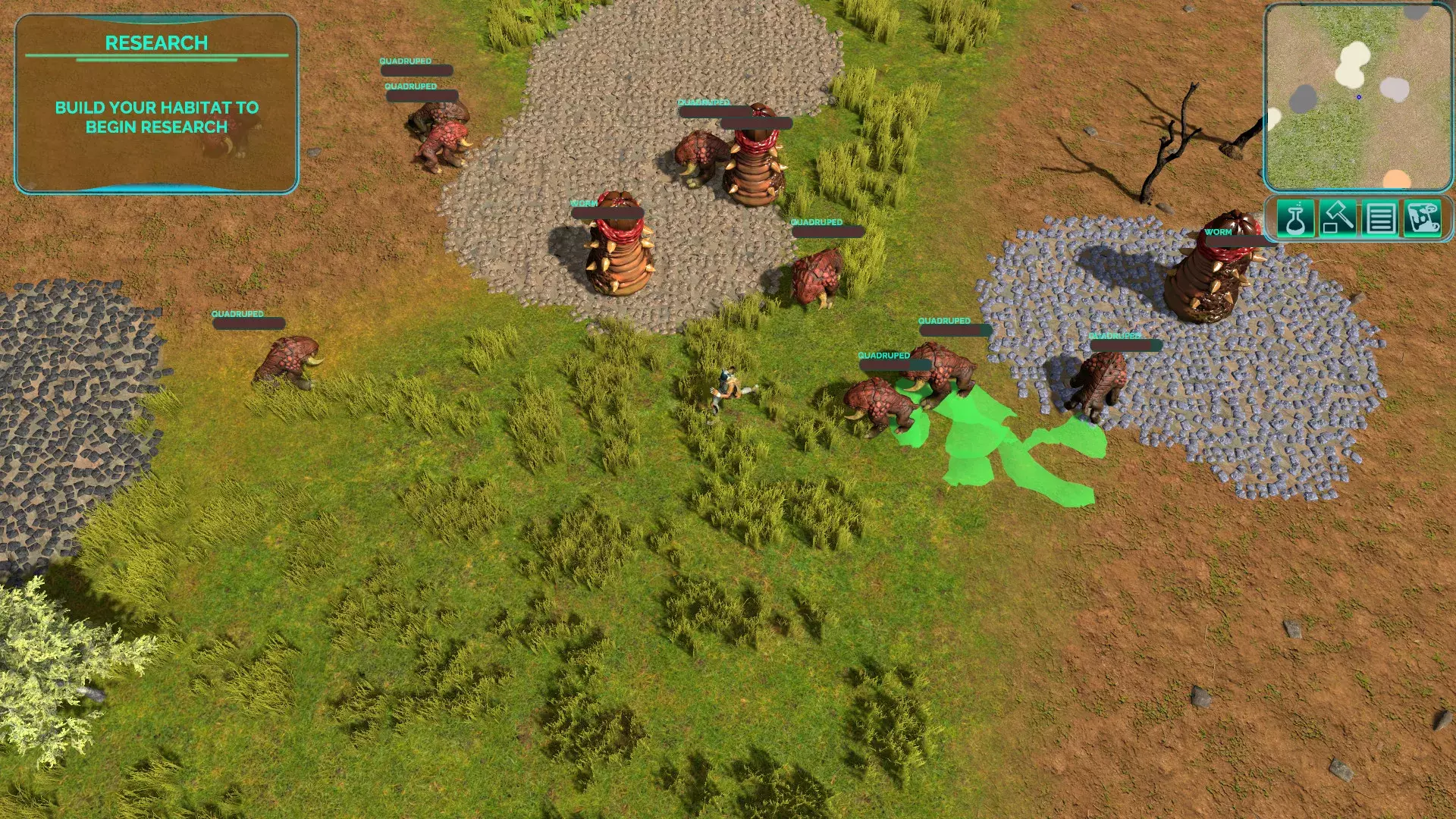1456x819 pixels.
Task: Select the Research panel
Action: coord(156,104)
